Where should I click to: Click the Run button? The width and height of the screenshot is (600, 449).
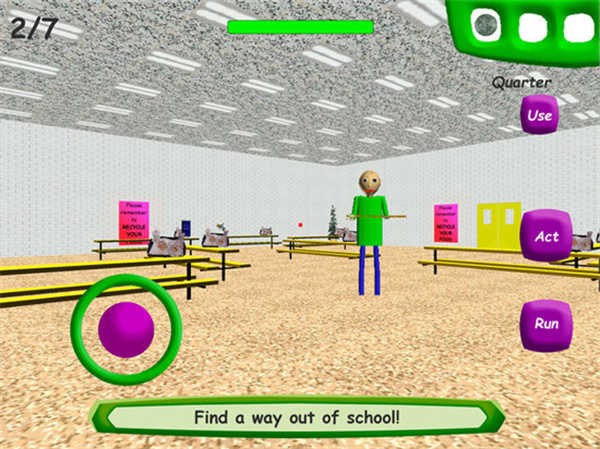tap(546, 324)
